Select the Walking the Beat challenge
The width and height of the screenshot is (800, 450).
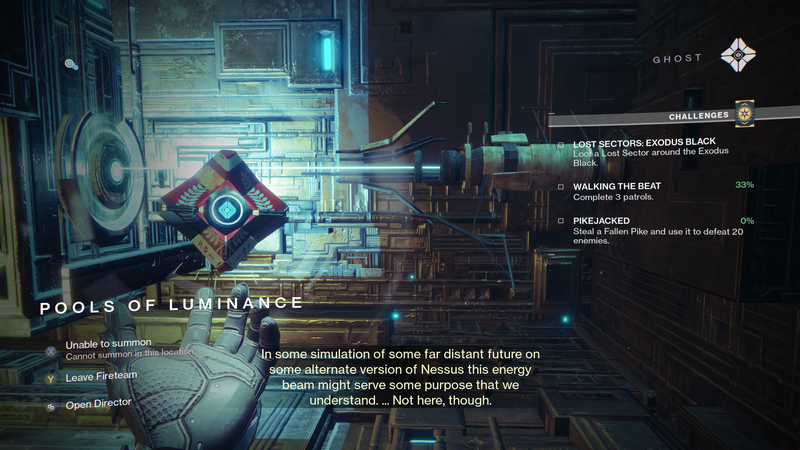[617, 186]
